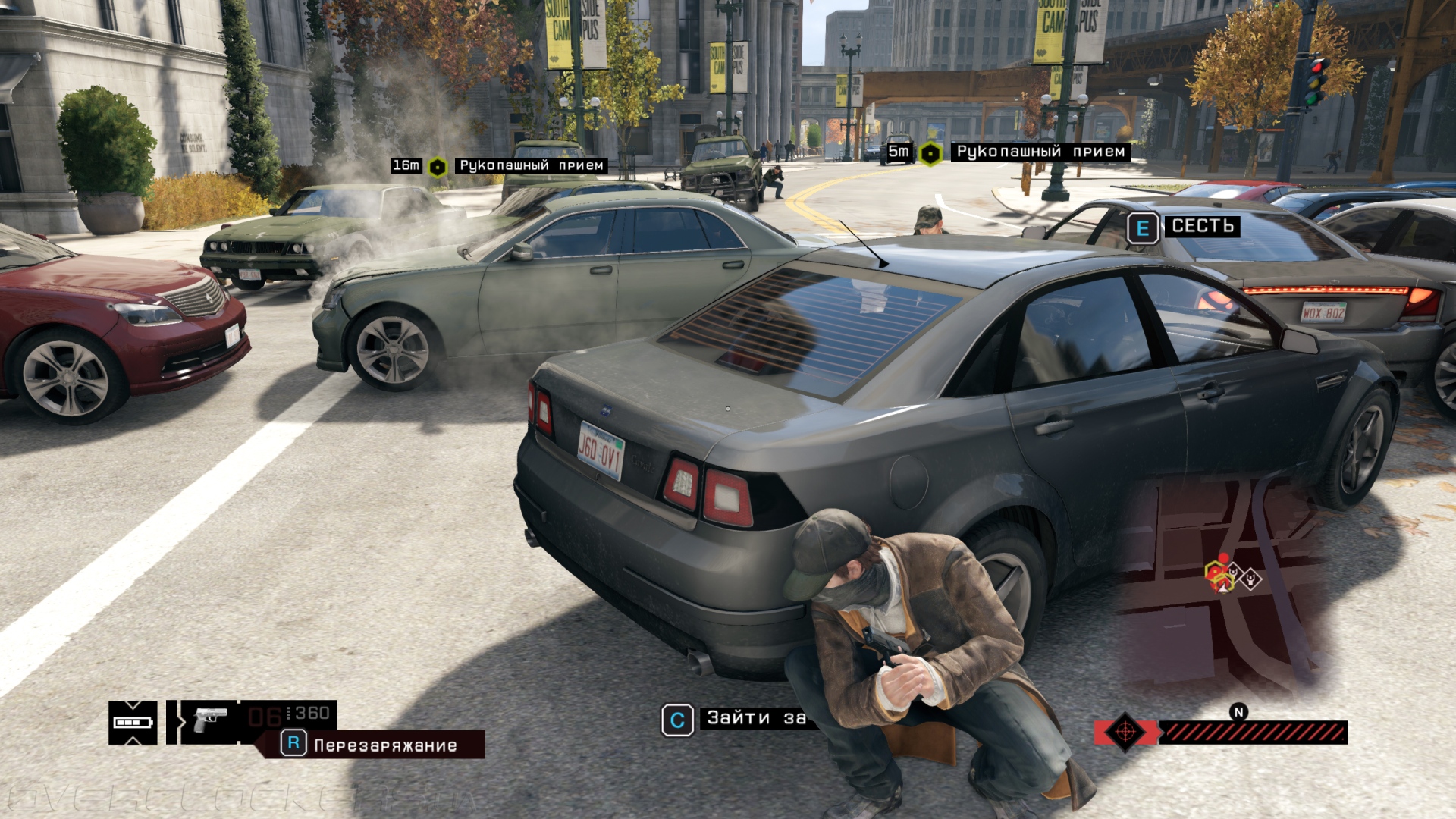Open the phone battery indicator
The image size is (1456, 819).
[x=133, y=722]
